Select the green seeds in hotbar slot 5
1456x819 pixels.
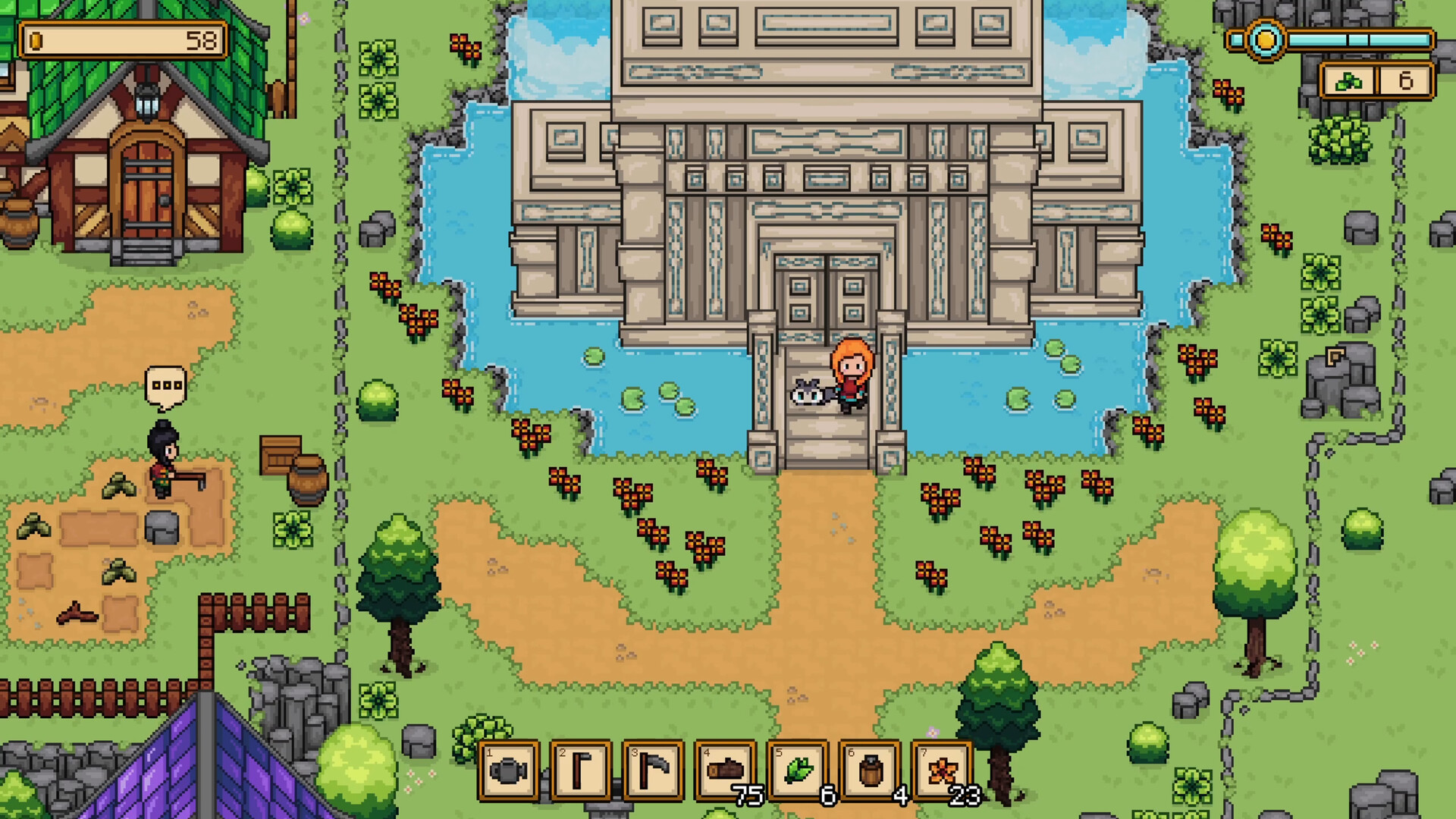pos(799,772)
